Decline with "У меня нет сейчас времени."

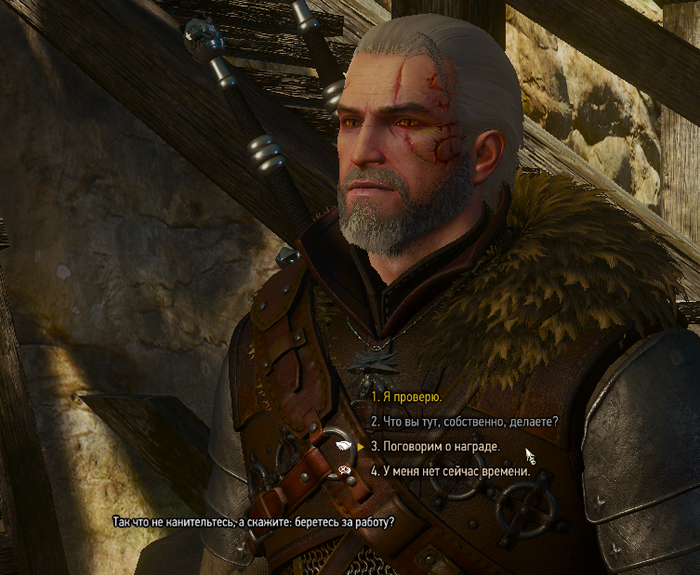tap(450, 470)
